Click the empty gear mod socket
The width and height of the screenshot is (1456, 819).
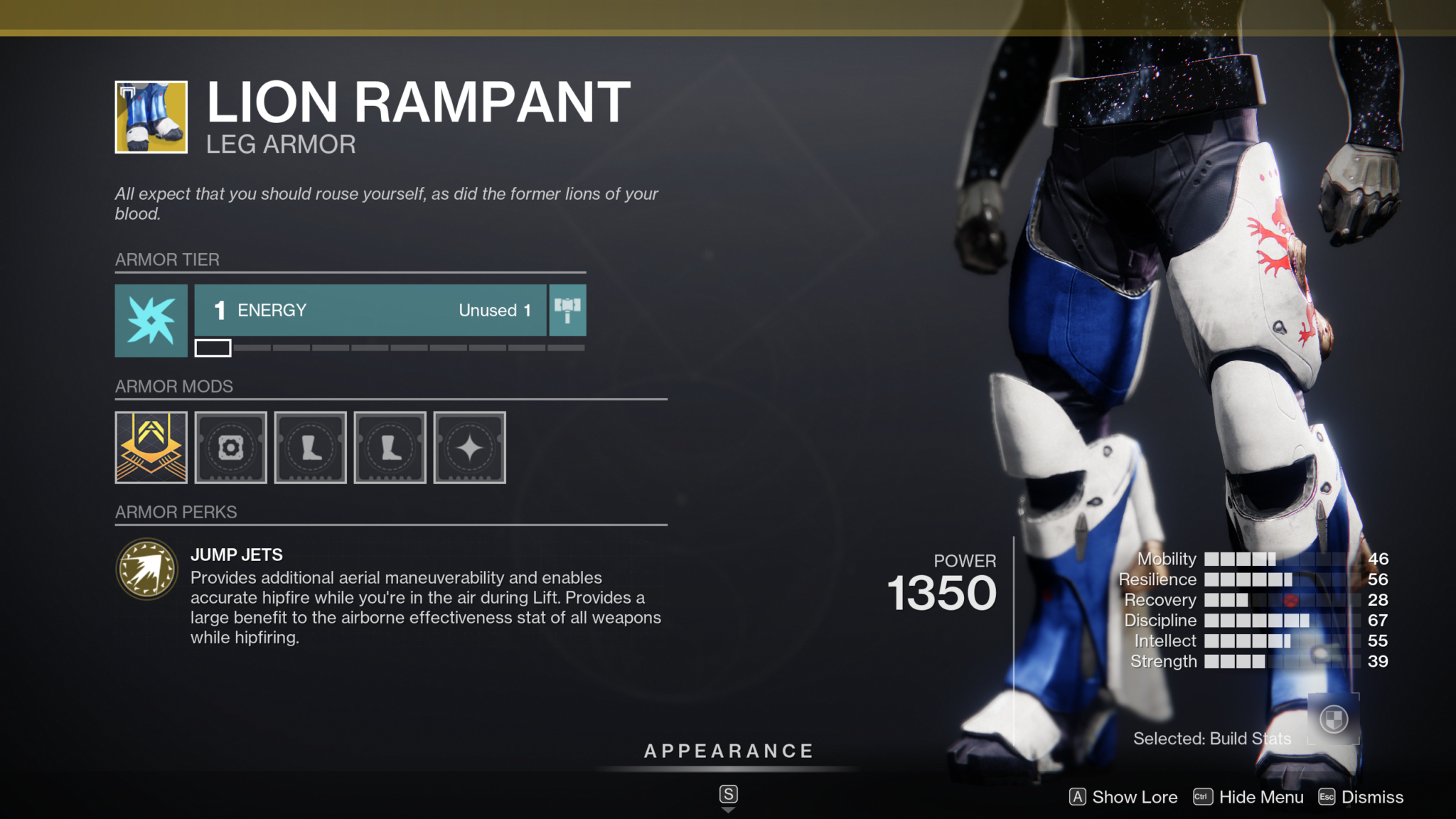click(x=230, y=447)
